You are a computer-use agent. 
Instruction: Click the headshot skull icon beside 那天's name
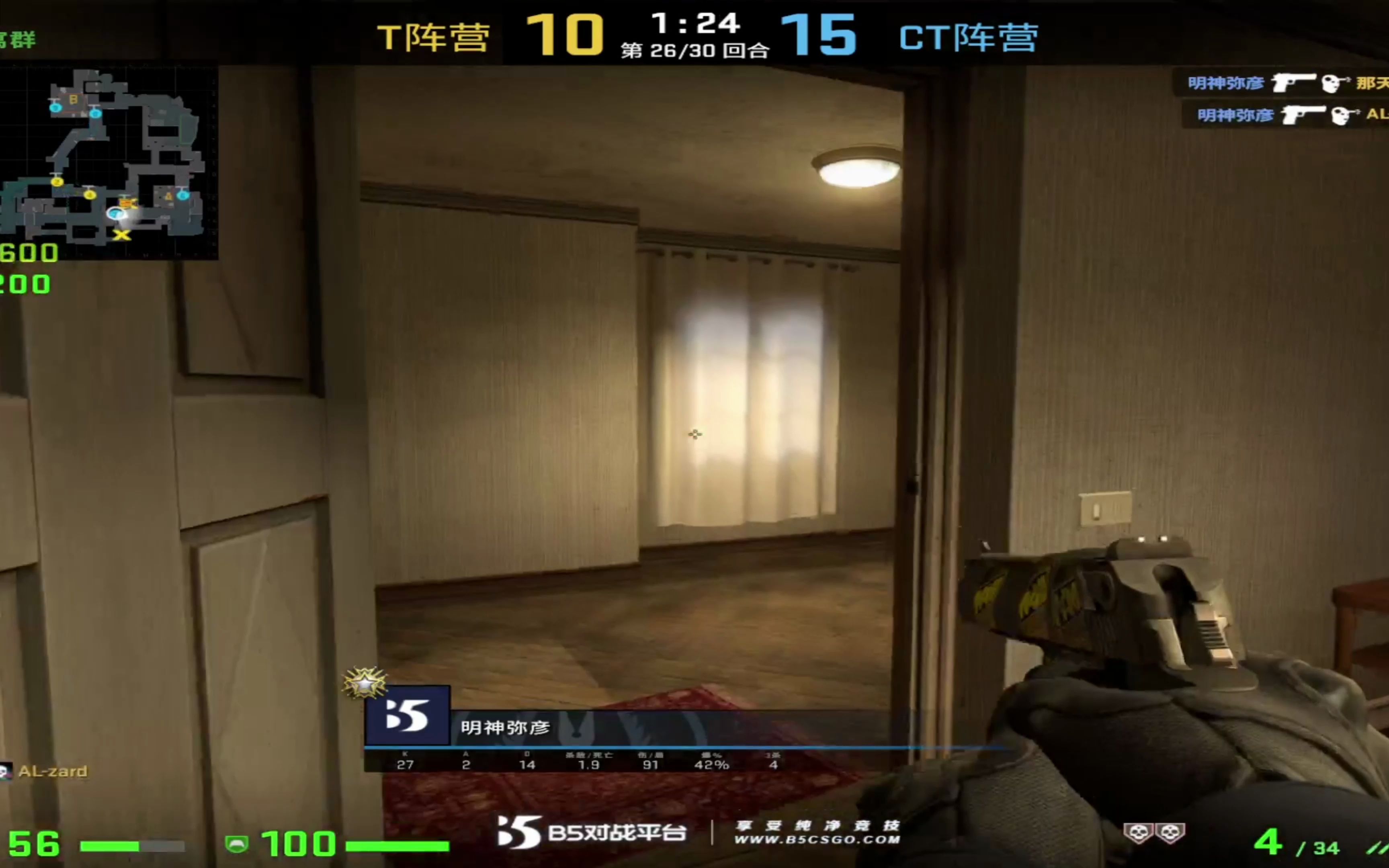point(1333,83)
